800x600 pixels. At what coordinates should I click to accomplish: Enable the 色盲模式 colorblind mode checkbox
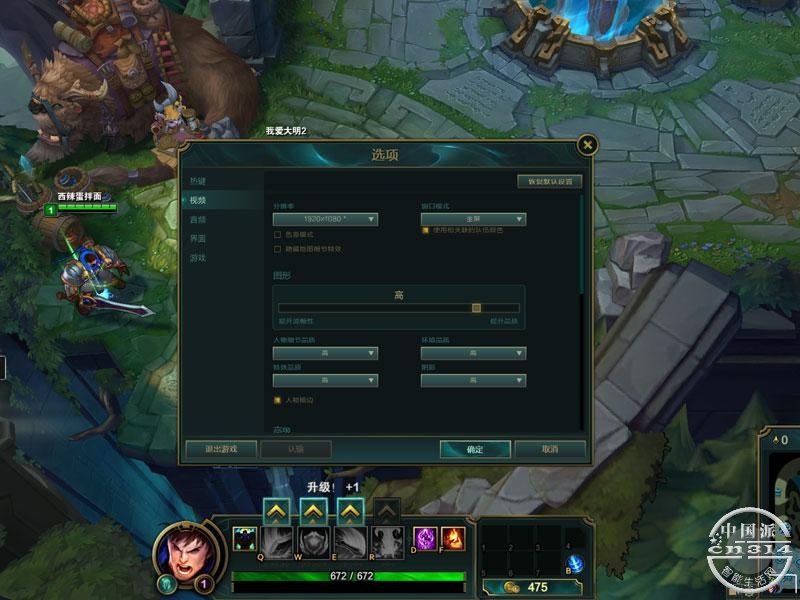(277, 234)
